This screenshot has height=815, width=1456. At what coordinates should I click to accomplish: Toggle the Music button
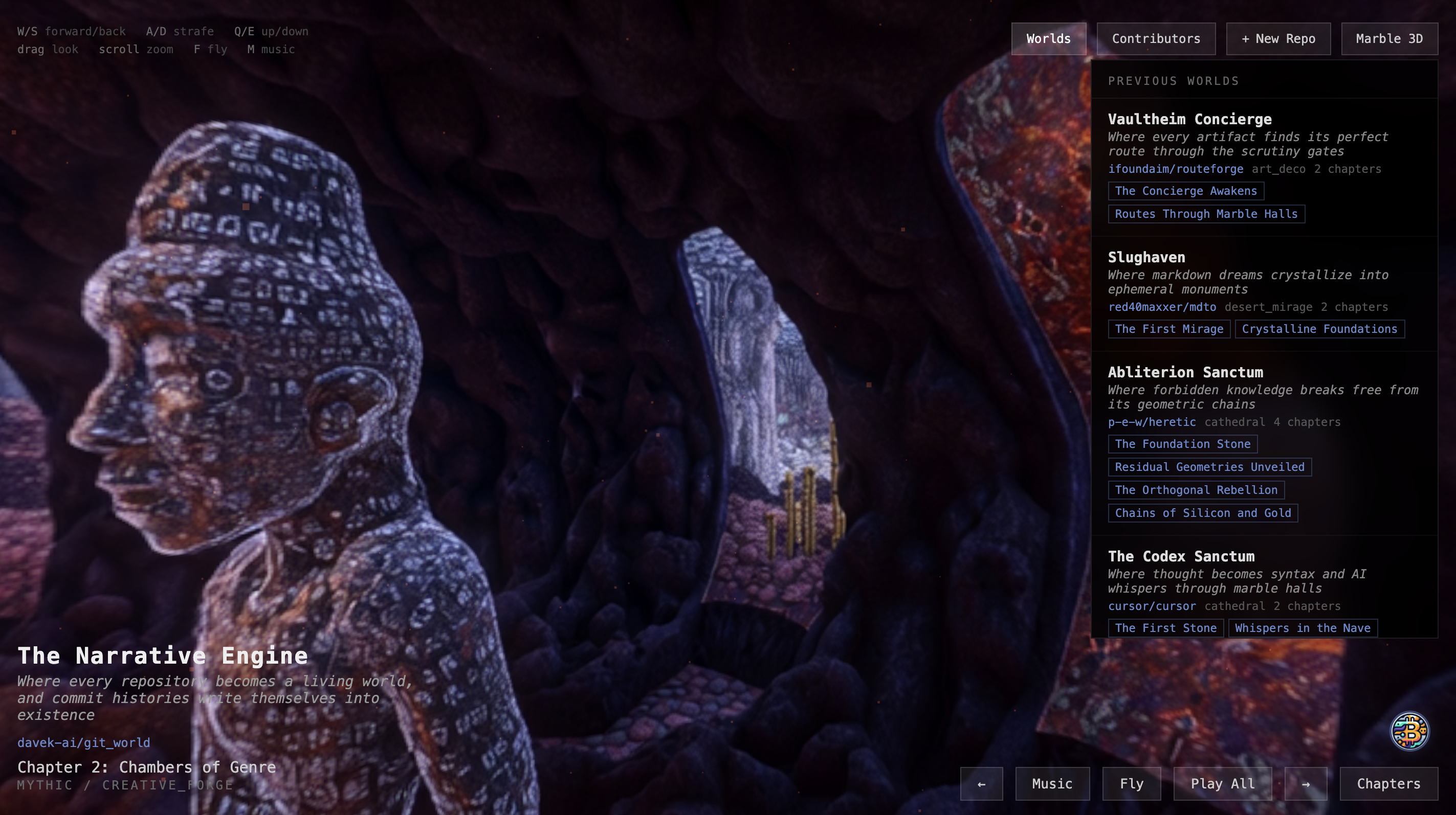pyautogui.click(x=1052, y=784)
